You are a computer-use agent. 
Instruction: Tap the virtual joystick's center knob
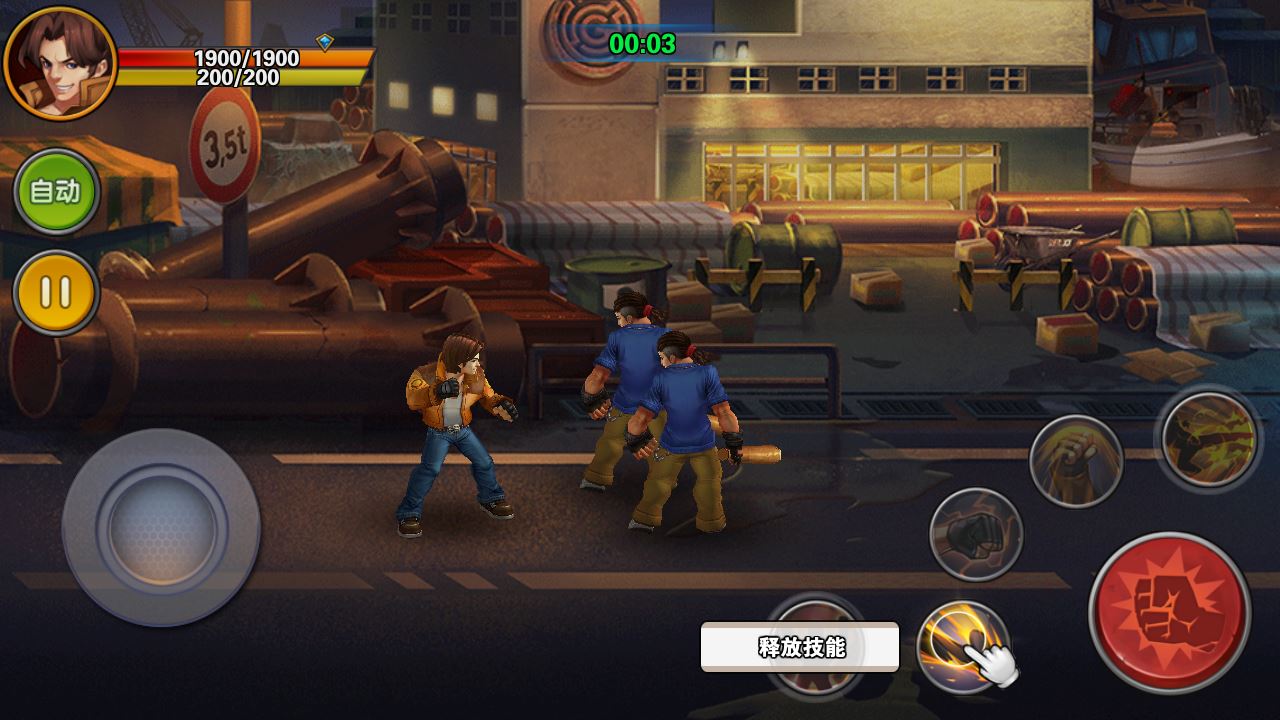162,526
